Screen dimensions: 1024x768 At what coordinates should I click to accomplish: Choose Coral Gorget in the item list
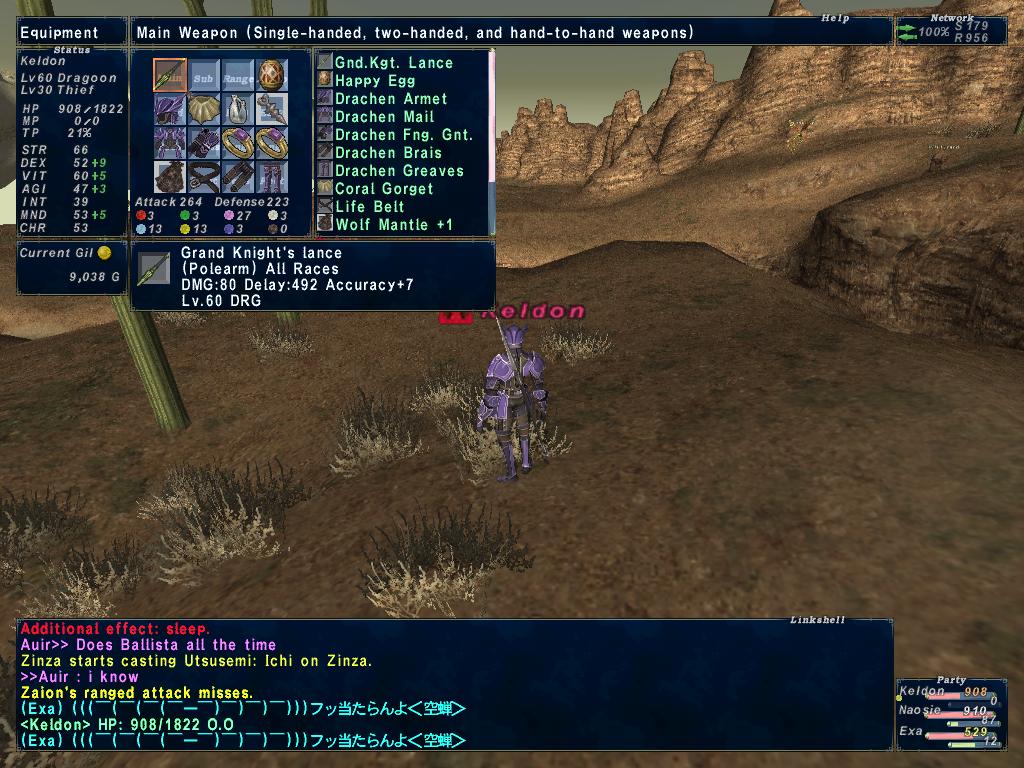click(x=384, y=189)
